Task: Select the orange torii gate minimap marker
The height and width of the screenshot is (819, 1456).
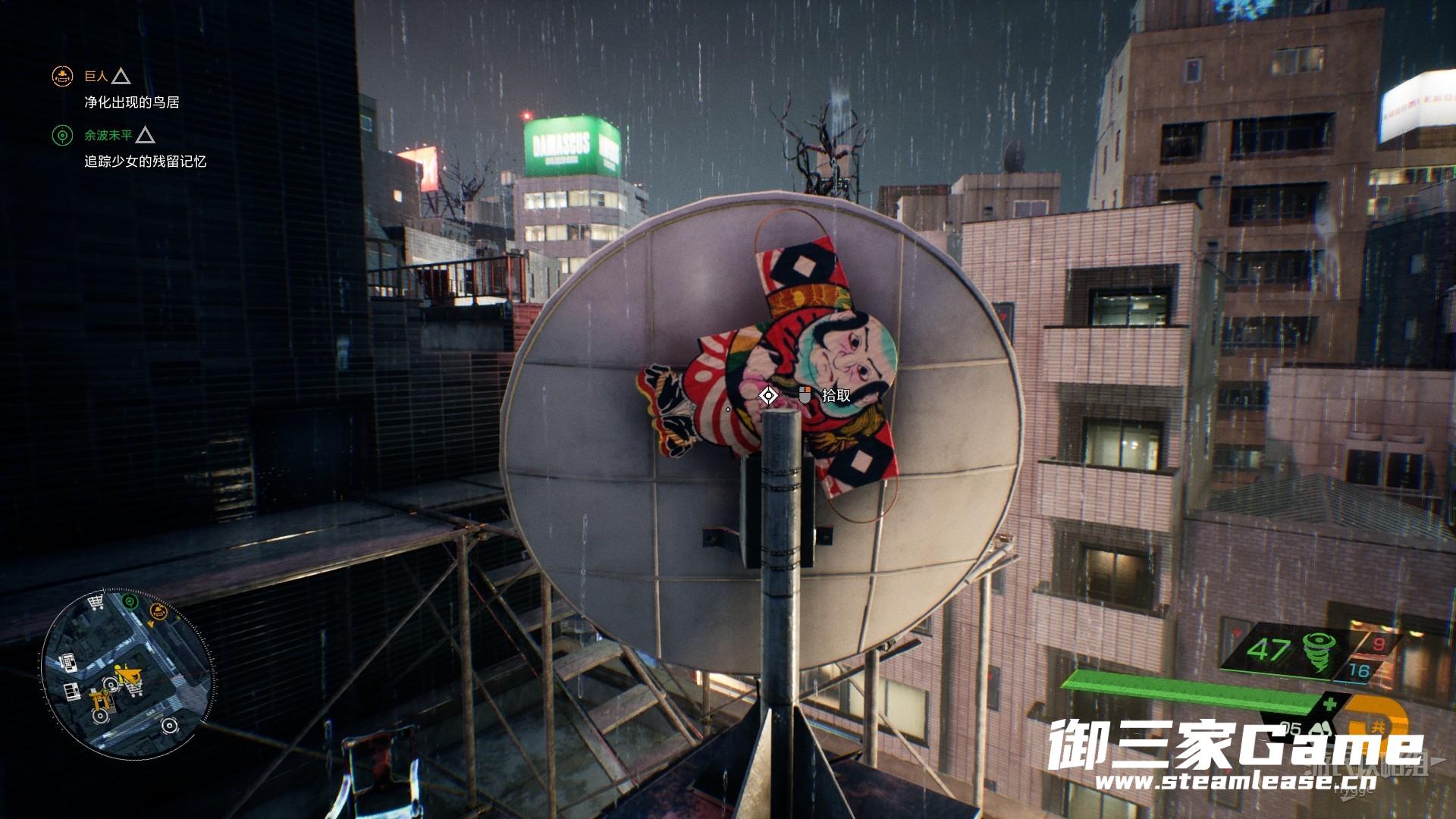Action: tap(99, 700)
